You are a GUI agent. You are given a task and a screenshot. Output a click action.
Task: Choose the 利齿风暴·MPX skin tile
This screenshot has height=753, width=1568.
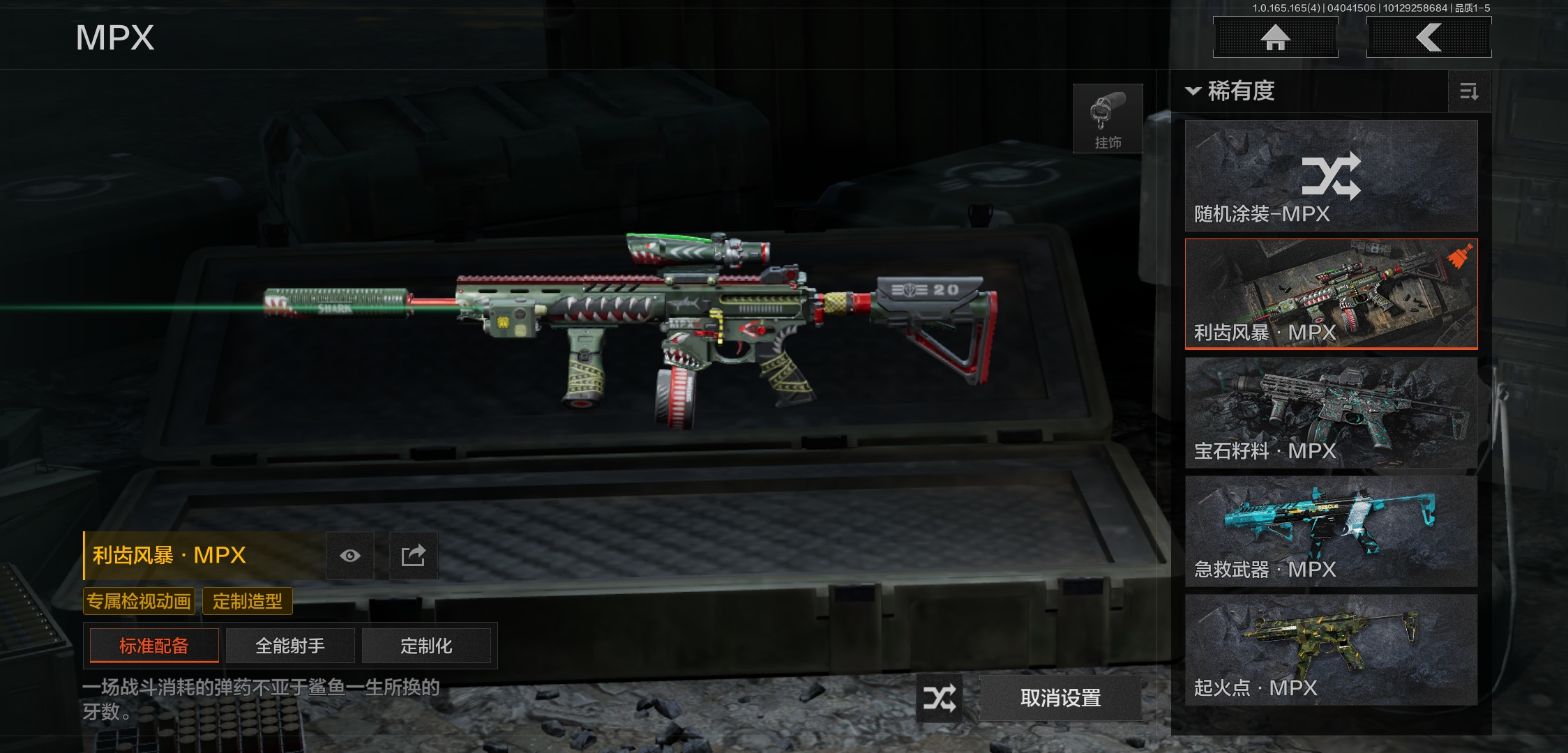coord(1331,294)
